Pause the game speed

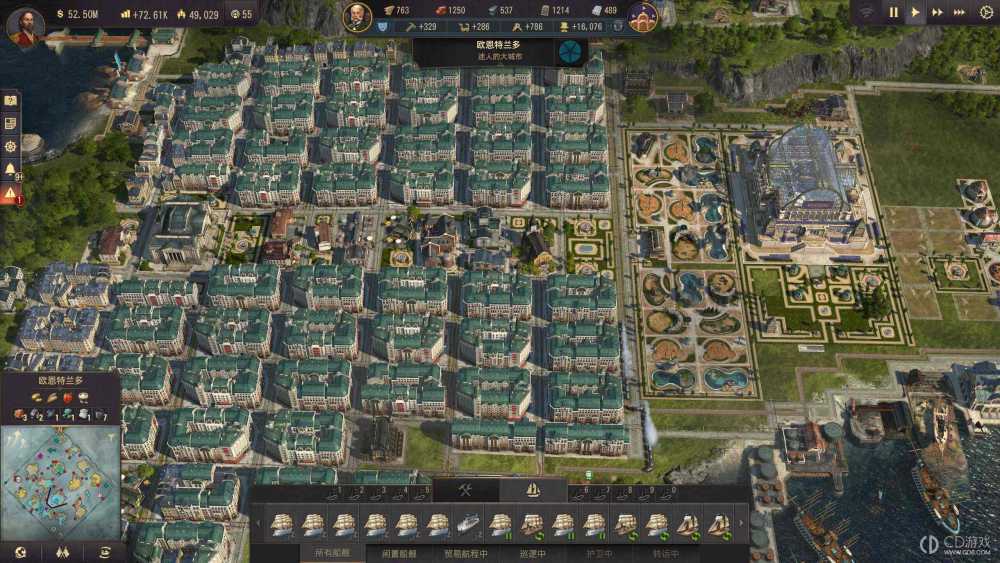point(894,13)
